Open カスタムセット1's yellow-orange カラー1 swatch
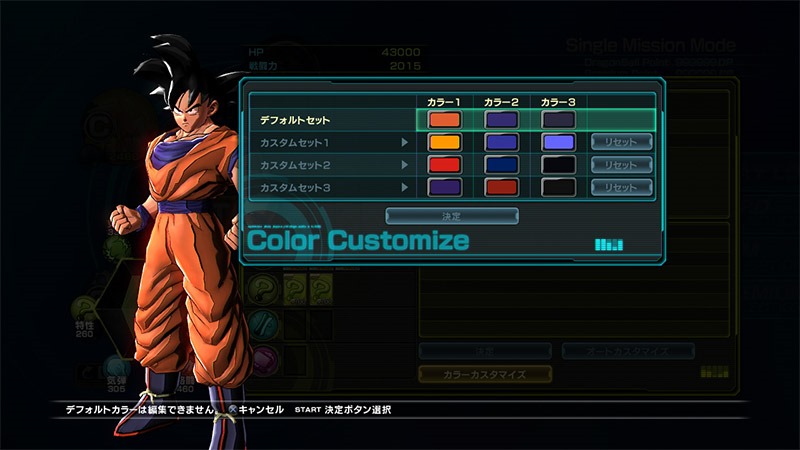This screenshot has width=800, height=450. (444, 142)
